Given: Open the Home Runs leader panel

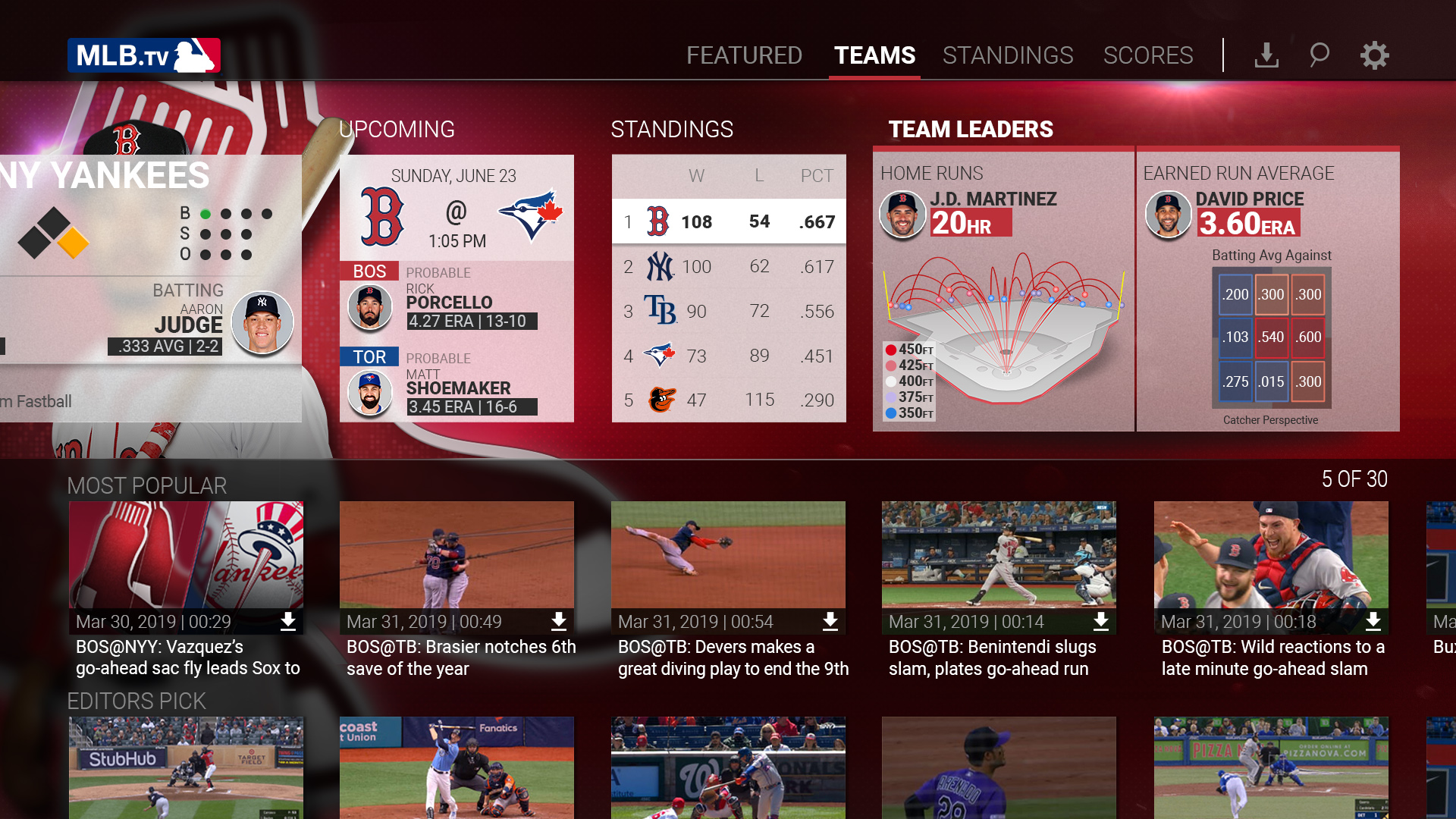Looking at the screenshot, I should (x=1003, y=288).
